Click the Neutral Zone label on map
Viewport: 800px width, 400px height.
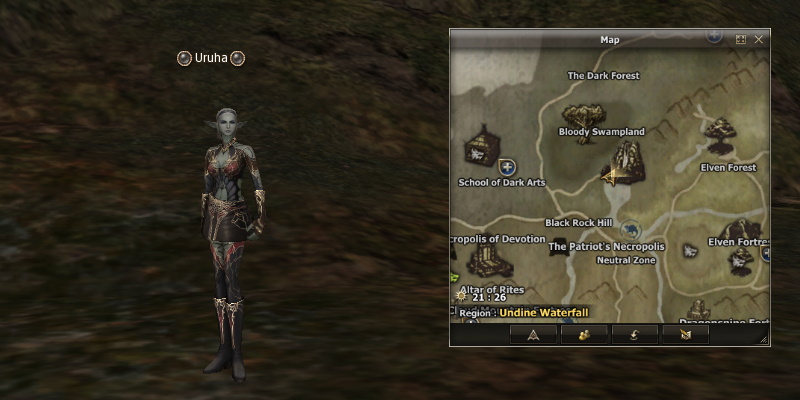pyautogui.click(x=626, y=260)
